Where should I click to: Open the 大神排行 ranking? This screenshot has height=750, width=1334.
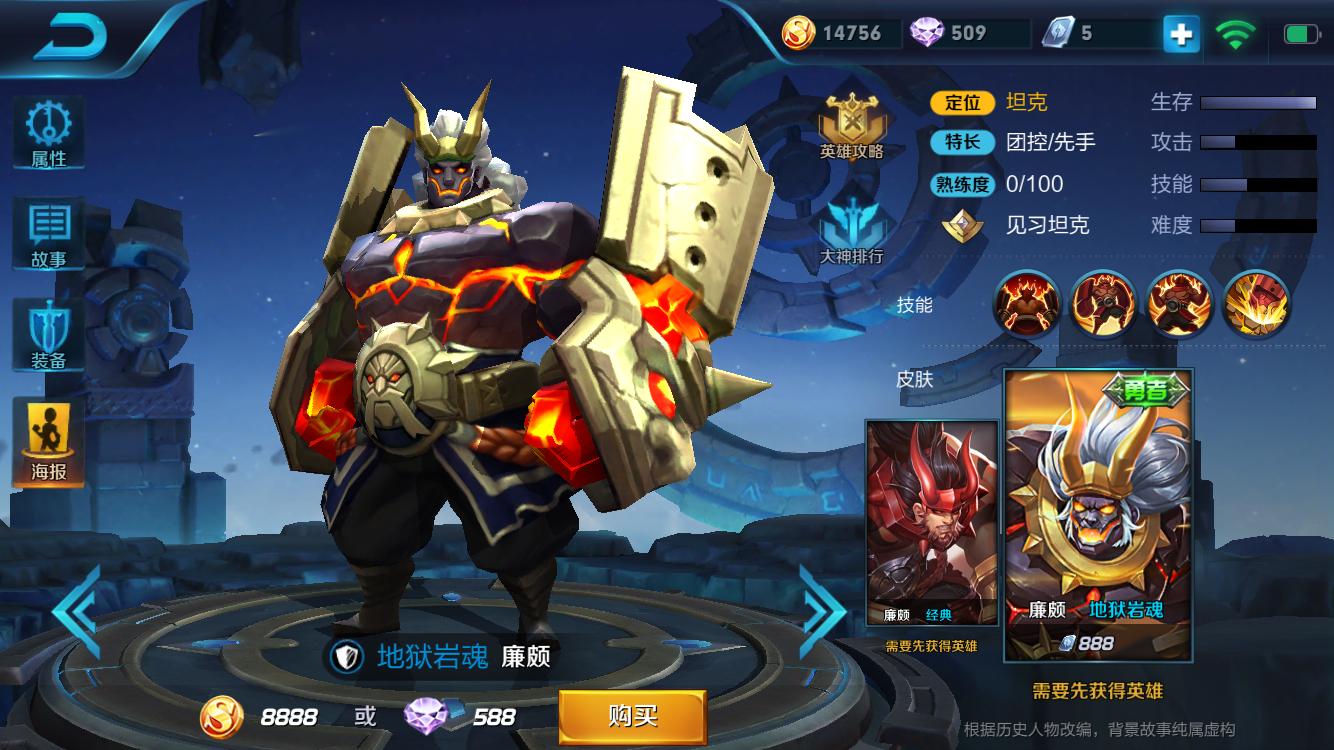[852, 228]
